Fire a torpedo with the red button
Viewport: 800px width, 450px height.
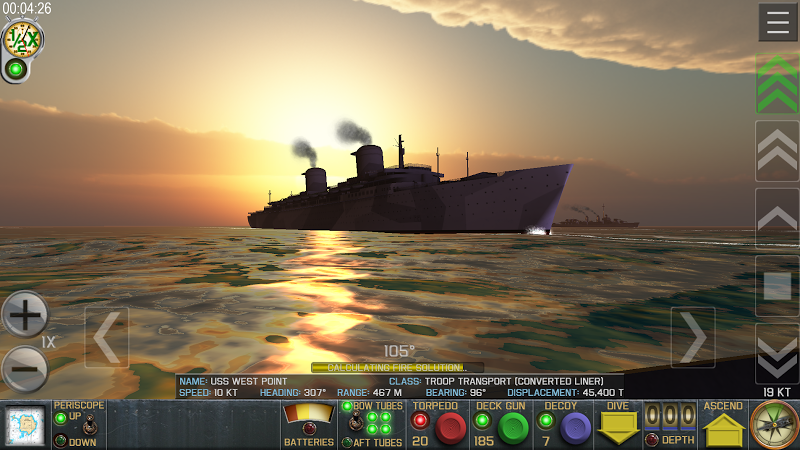(x=451, y=428)
